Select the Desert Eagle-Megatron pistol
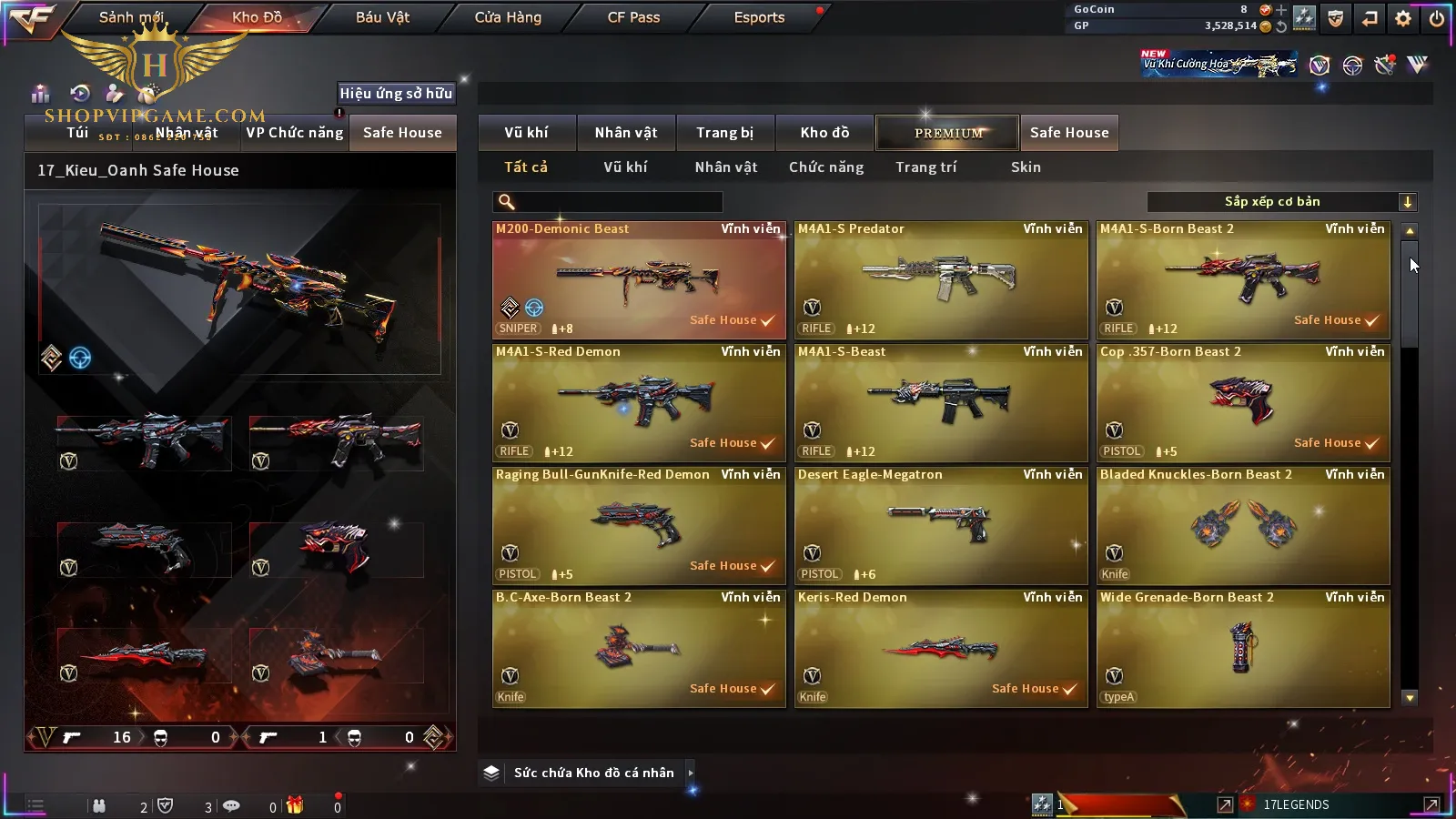 (x=941, y=526)
